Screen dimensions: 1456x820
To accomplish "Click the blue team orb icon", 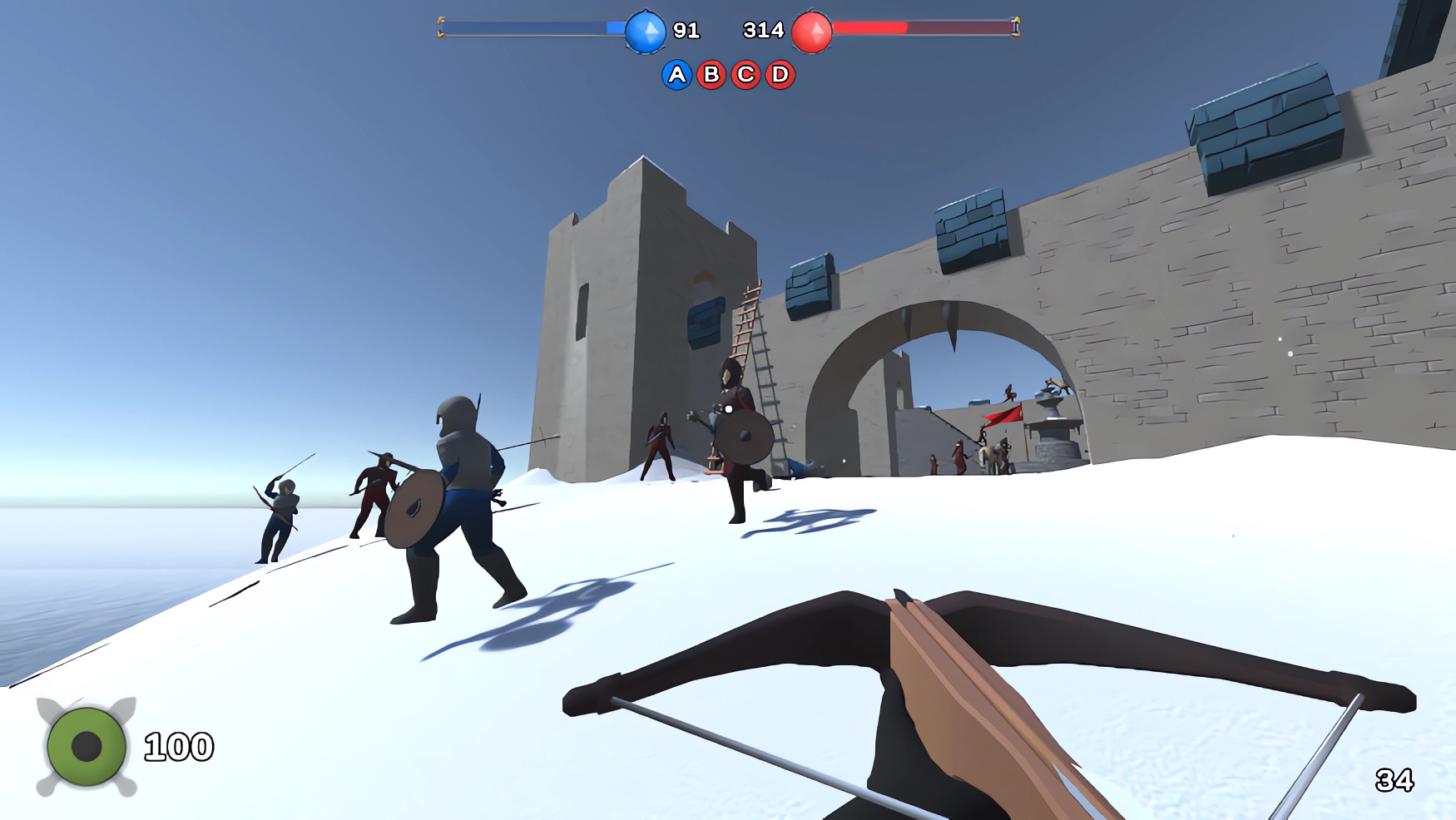I will point(645,30).
